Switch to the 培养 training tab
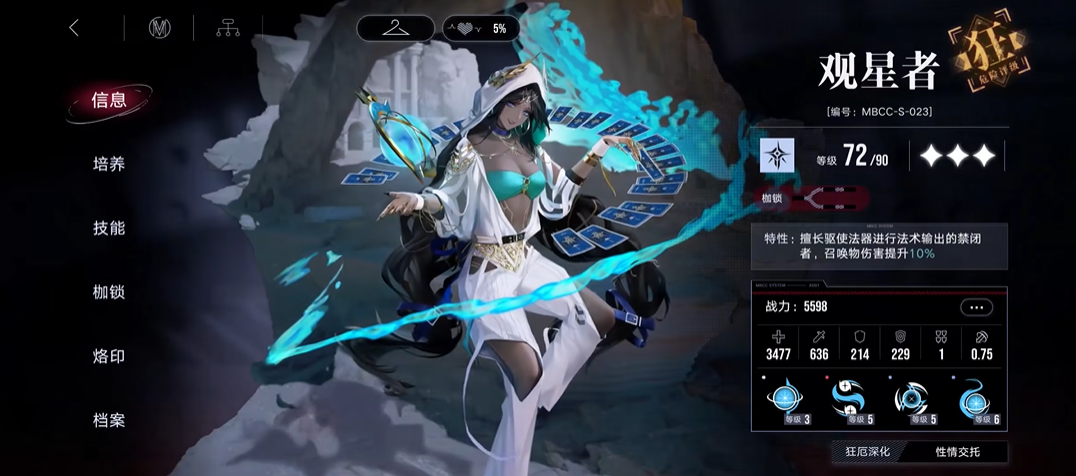This screenshot has height=476, width=1076. click(109, 164)
